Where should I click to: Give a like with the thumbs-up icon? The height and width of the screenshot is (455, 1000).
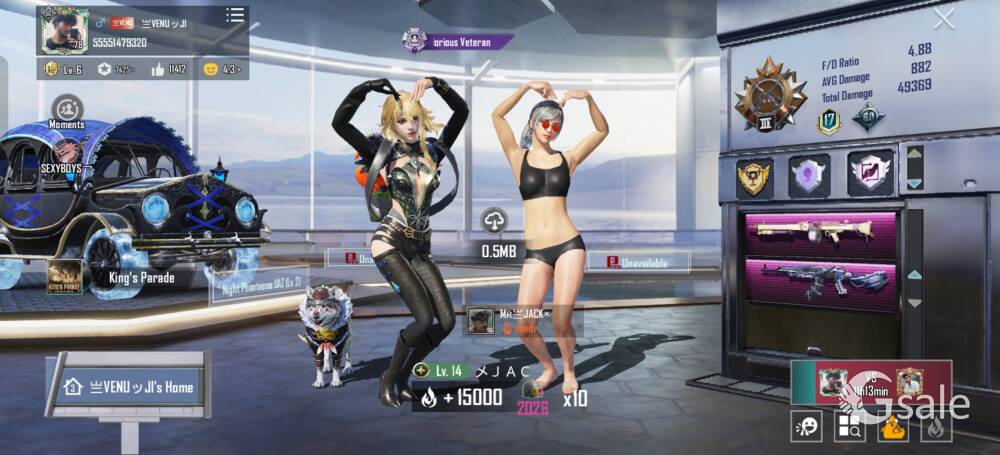(158, 69)
